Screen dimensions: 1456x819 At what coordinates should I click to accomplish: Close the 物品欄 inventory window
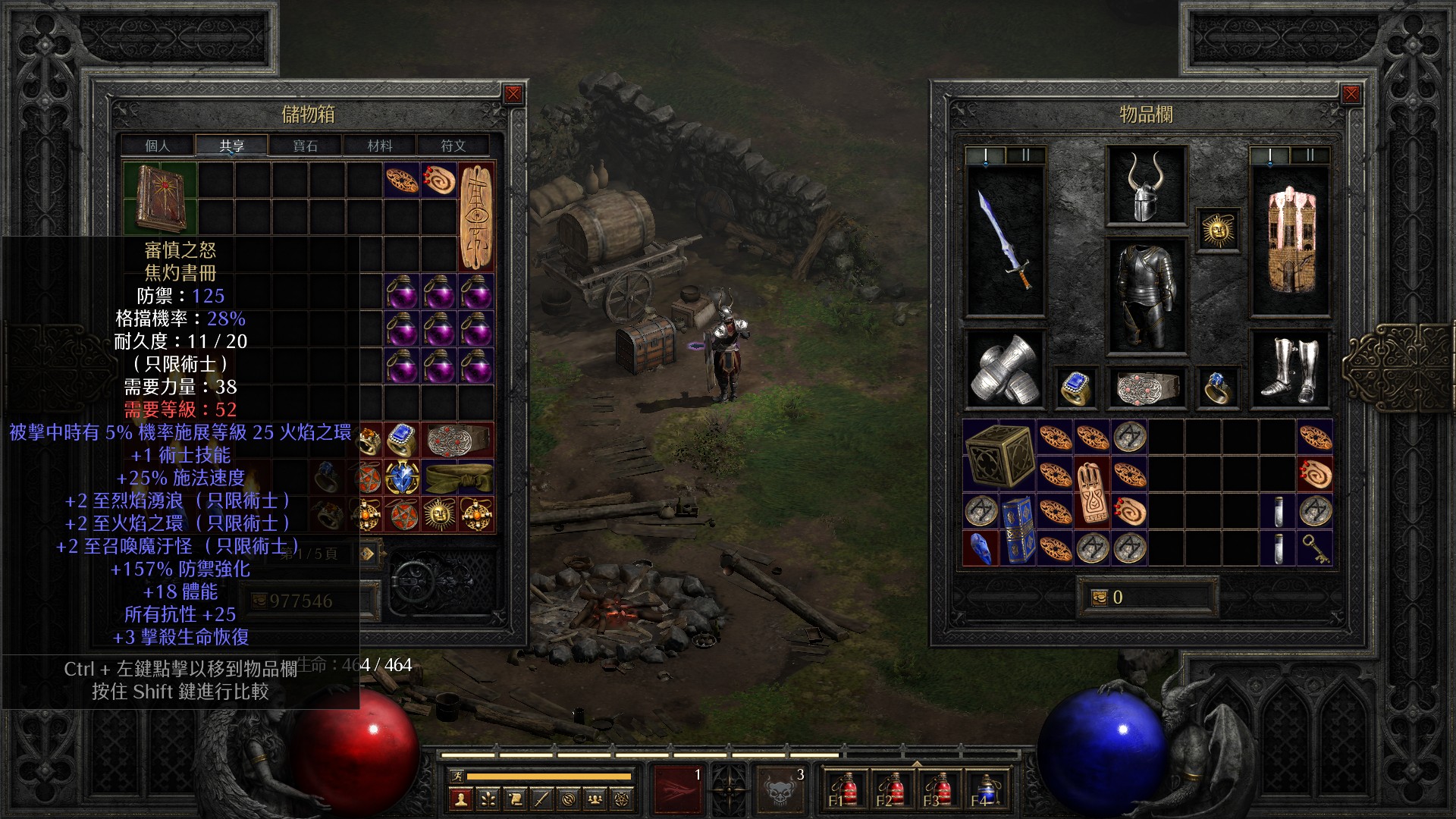click(x=1351, y=94)
